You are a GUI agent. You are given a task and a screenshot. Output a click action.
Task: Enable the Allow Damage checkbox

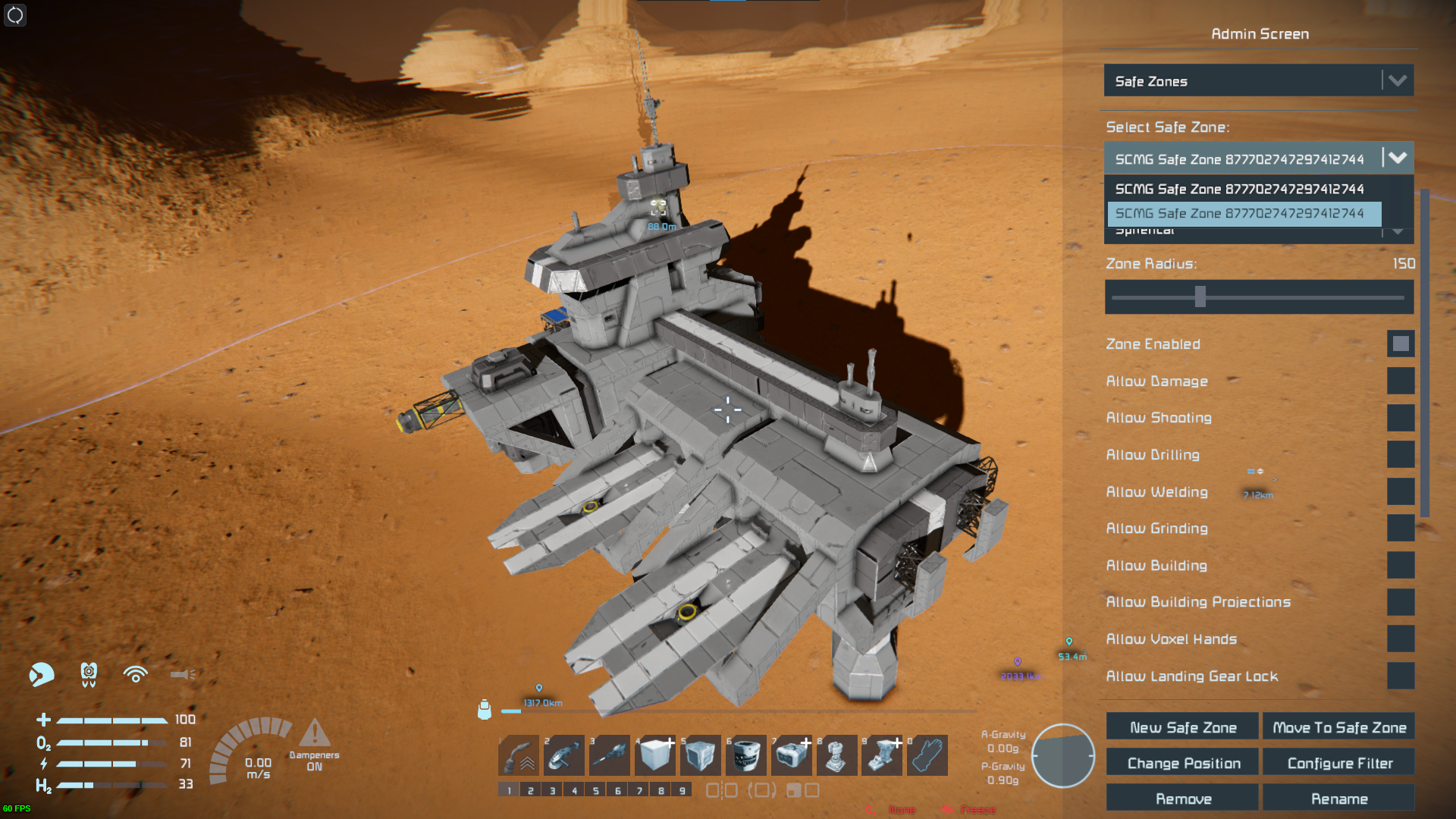click(x=1401, y=381)
